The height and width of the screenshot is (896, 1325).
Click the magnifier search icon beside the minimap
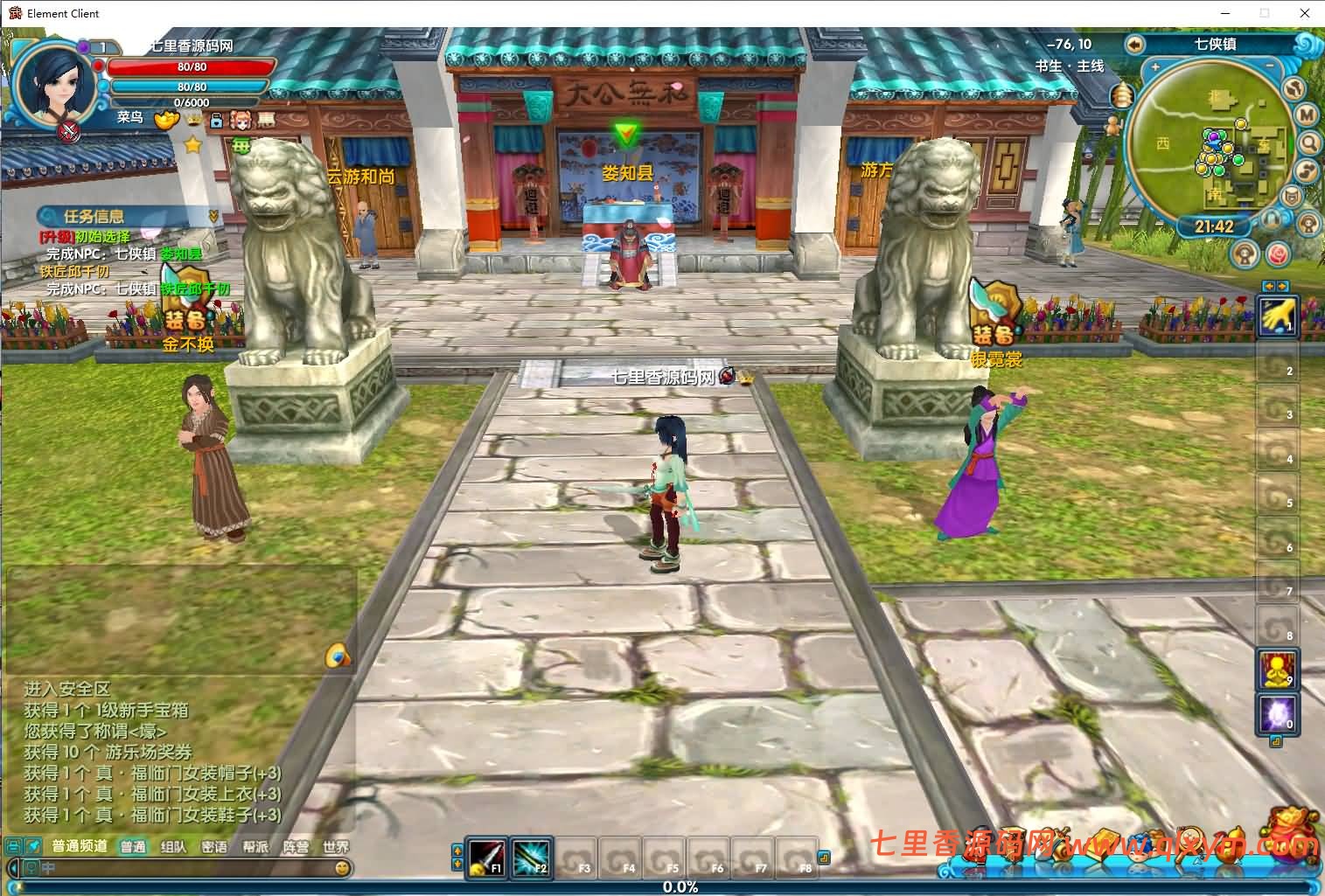[x=1308, y=142]
